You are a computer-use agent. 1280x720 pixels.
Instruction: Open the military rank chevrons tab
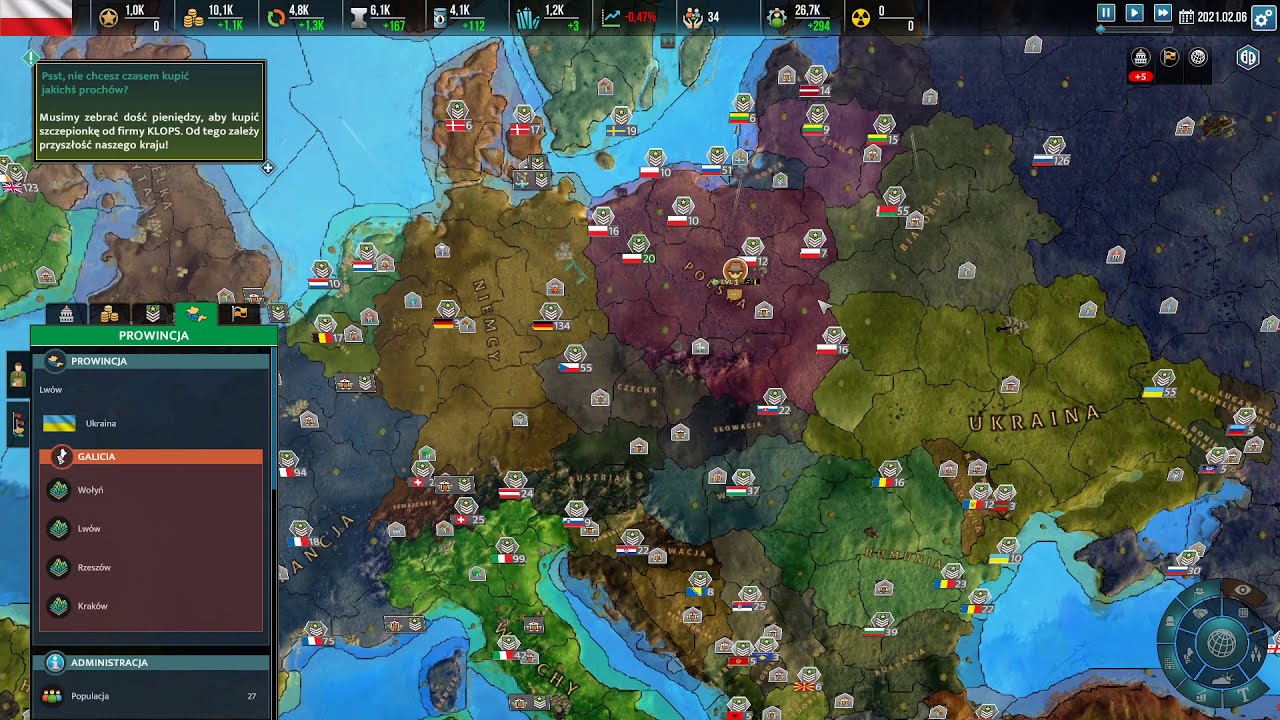(153, 314)
